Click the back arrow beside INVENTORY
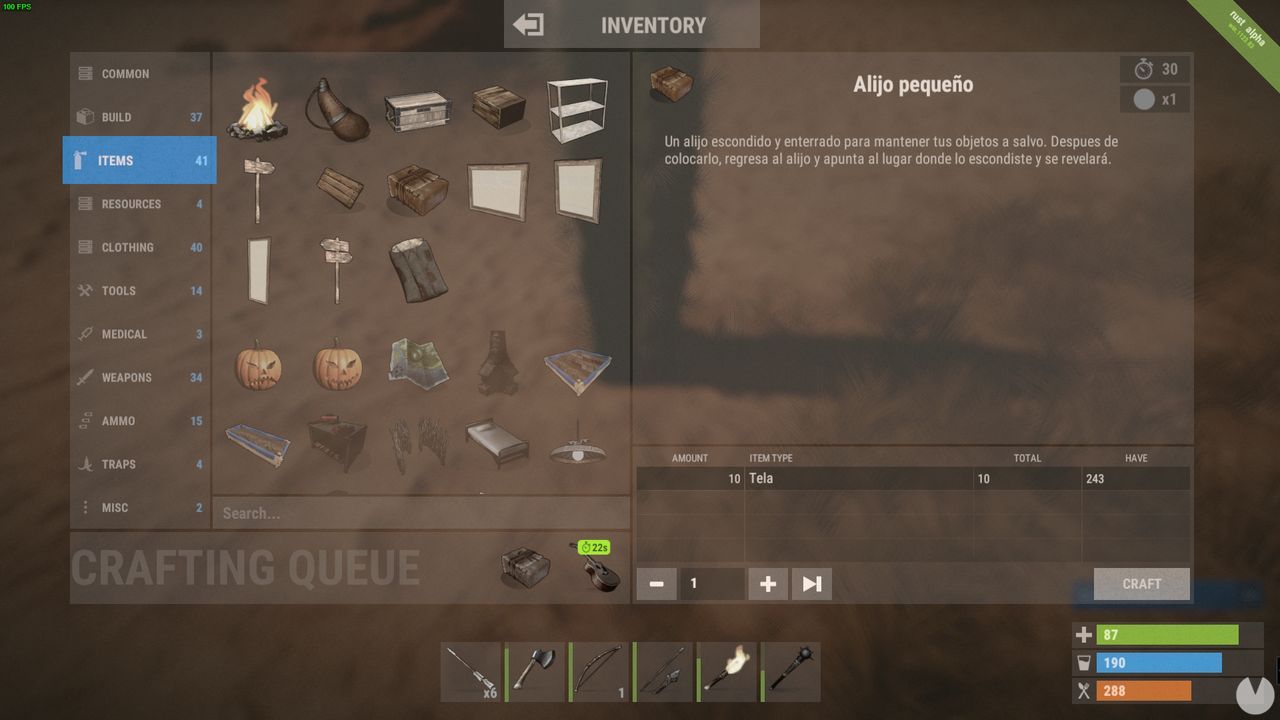This screenshot has width=1280, height=720. pyautogui.click(x=529, y=23)
